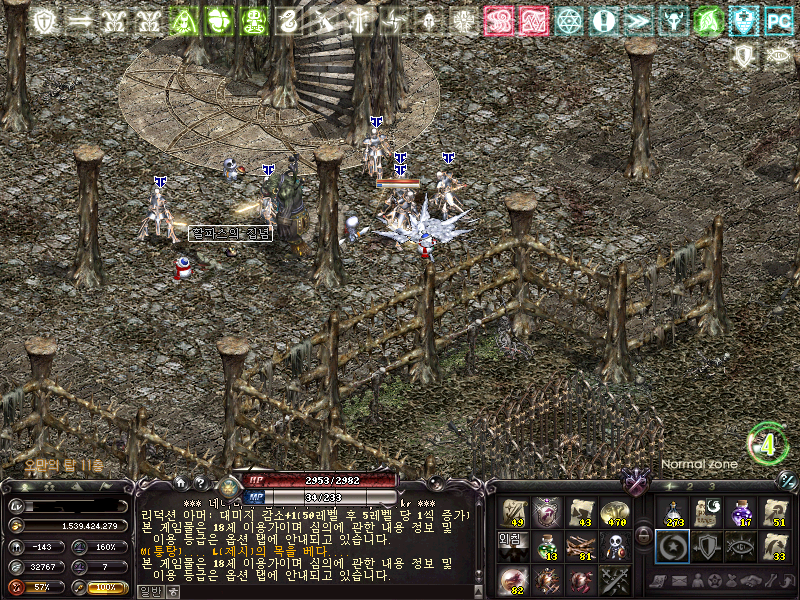Open the mail envelope menu icon
Screen dimensions: 800x600
(x=679, y=582)
